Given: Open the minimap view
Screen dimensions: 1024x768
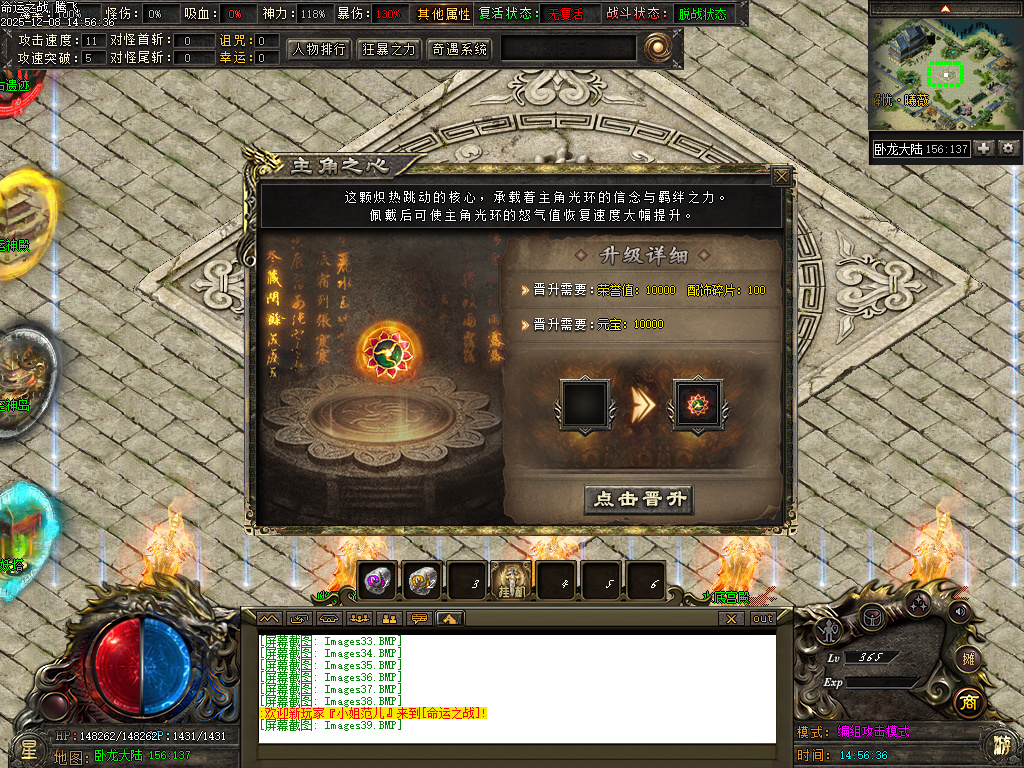Looking at the screenshot, I should coord(944,73).
